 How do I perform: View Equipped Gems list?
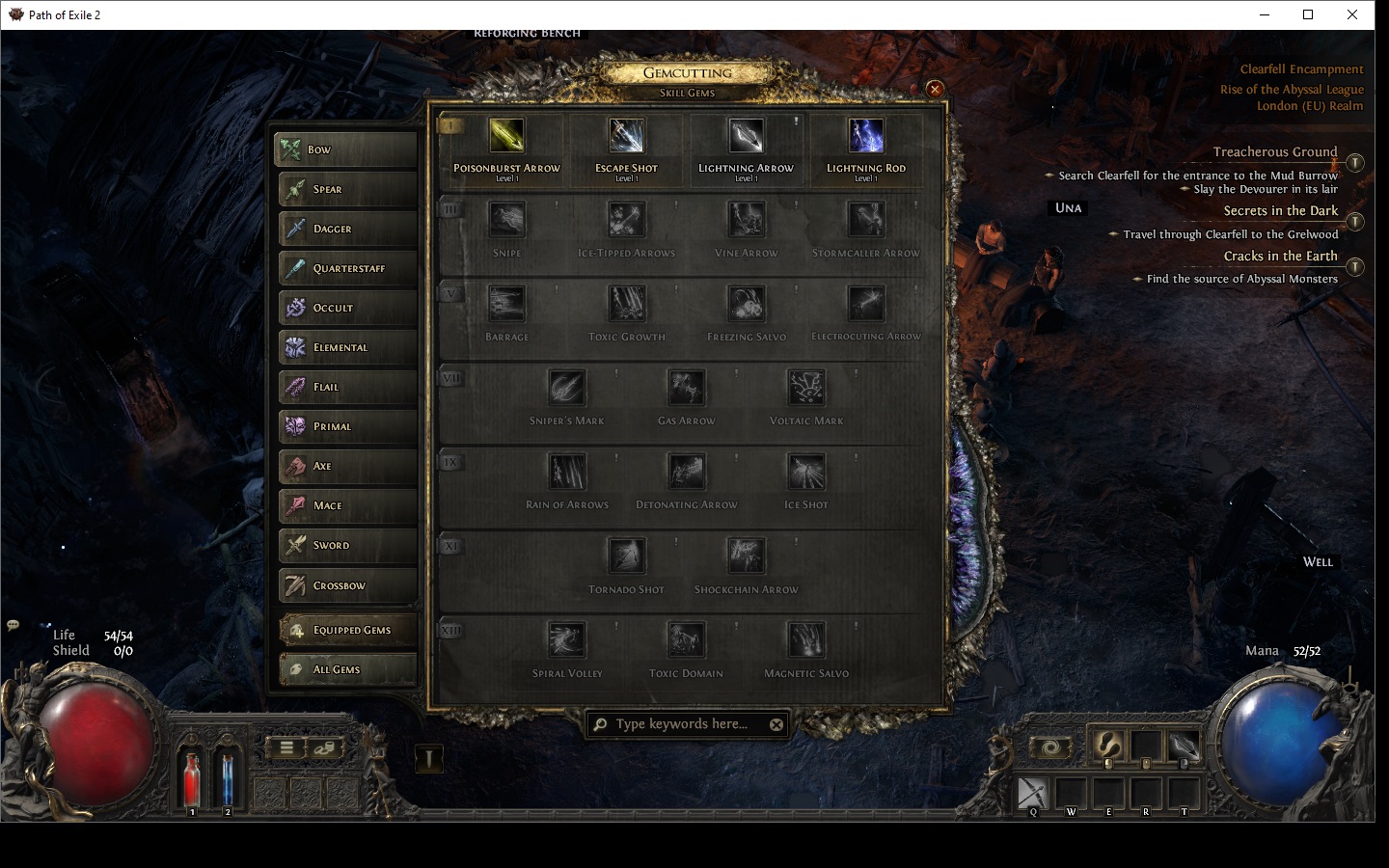point(347,630)
